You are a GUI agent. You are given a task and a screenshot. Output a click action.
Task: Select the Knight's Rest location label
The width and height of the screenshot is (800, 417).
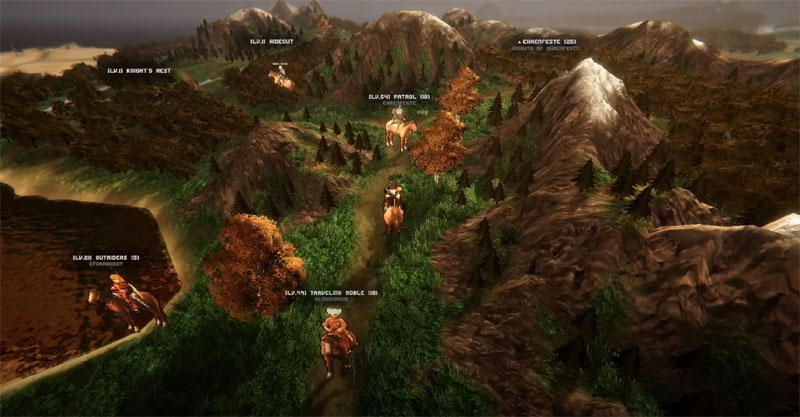click(140, 71)
